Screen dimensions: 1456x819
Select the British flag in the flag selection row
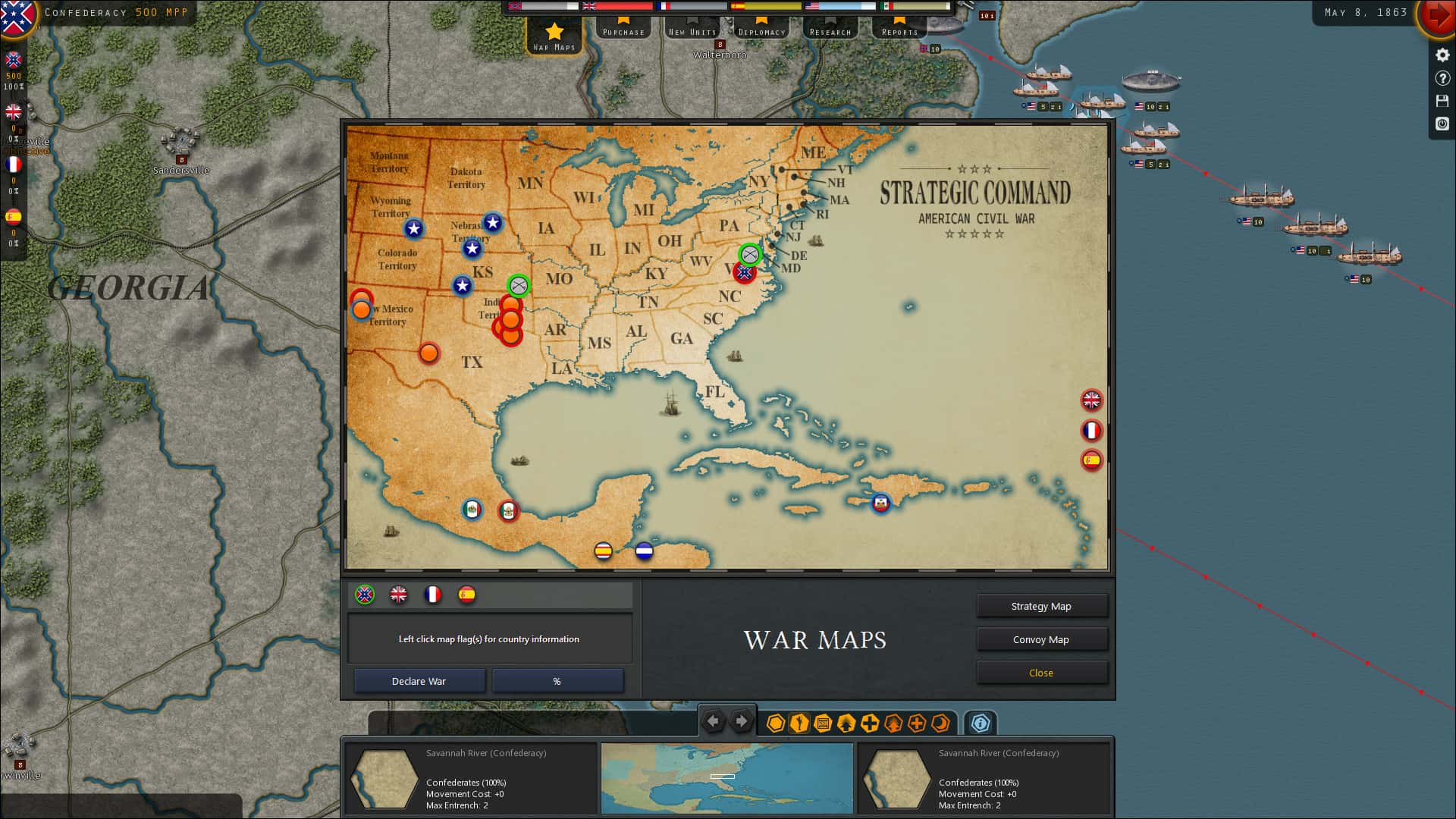400,595
